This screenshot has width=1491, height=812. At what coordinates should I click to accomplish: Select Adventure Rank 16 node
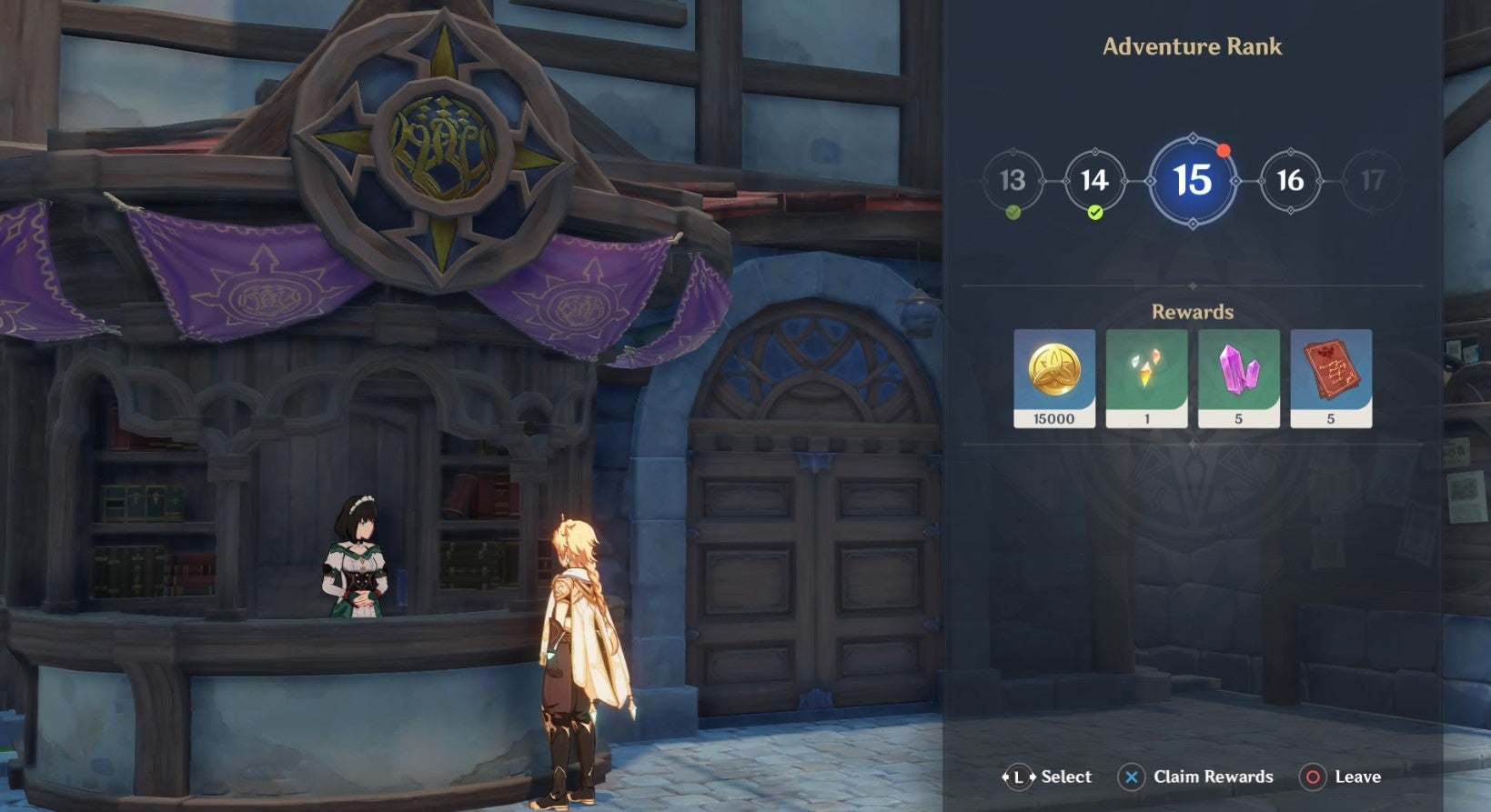(1290, 181)
